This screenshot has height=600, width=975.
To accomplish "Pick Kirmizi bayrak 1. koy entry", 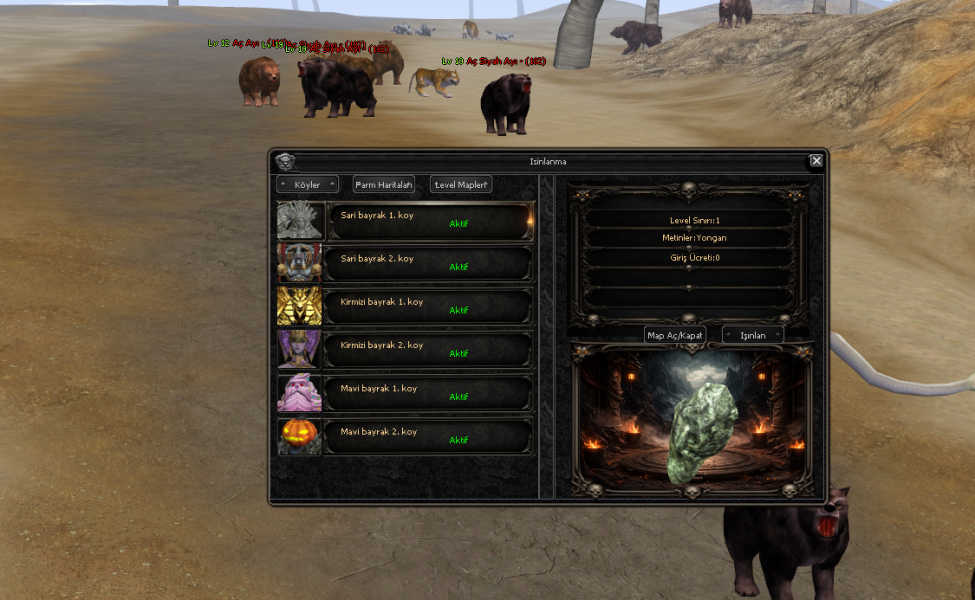I will 430,307.
